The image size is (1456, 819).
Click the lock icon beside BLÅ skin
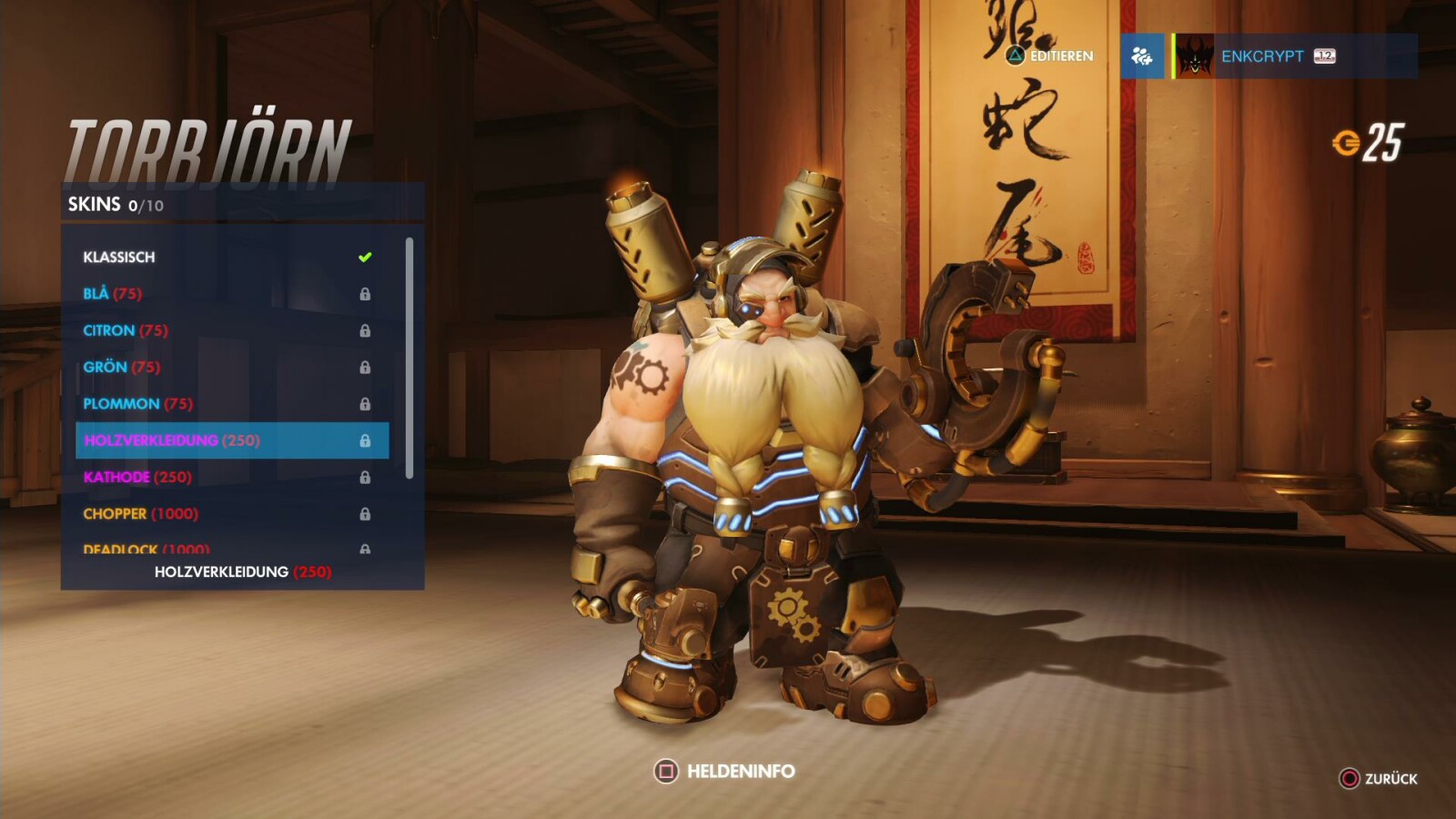pyautogui.click(x=365, y=293)
